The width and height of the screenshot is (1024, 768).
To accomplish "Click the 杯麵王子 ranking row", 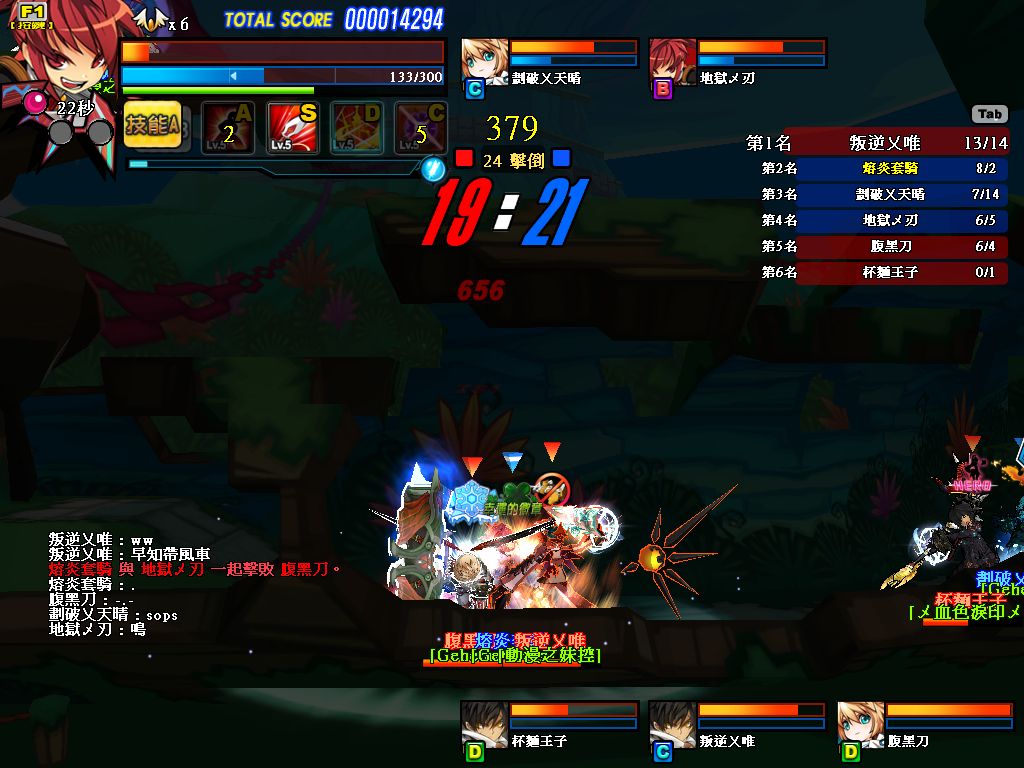I will pos(876,272).
